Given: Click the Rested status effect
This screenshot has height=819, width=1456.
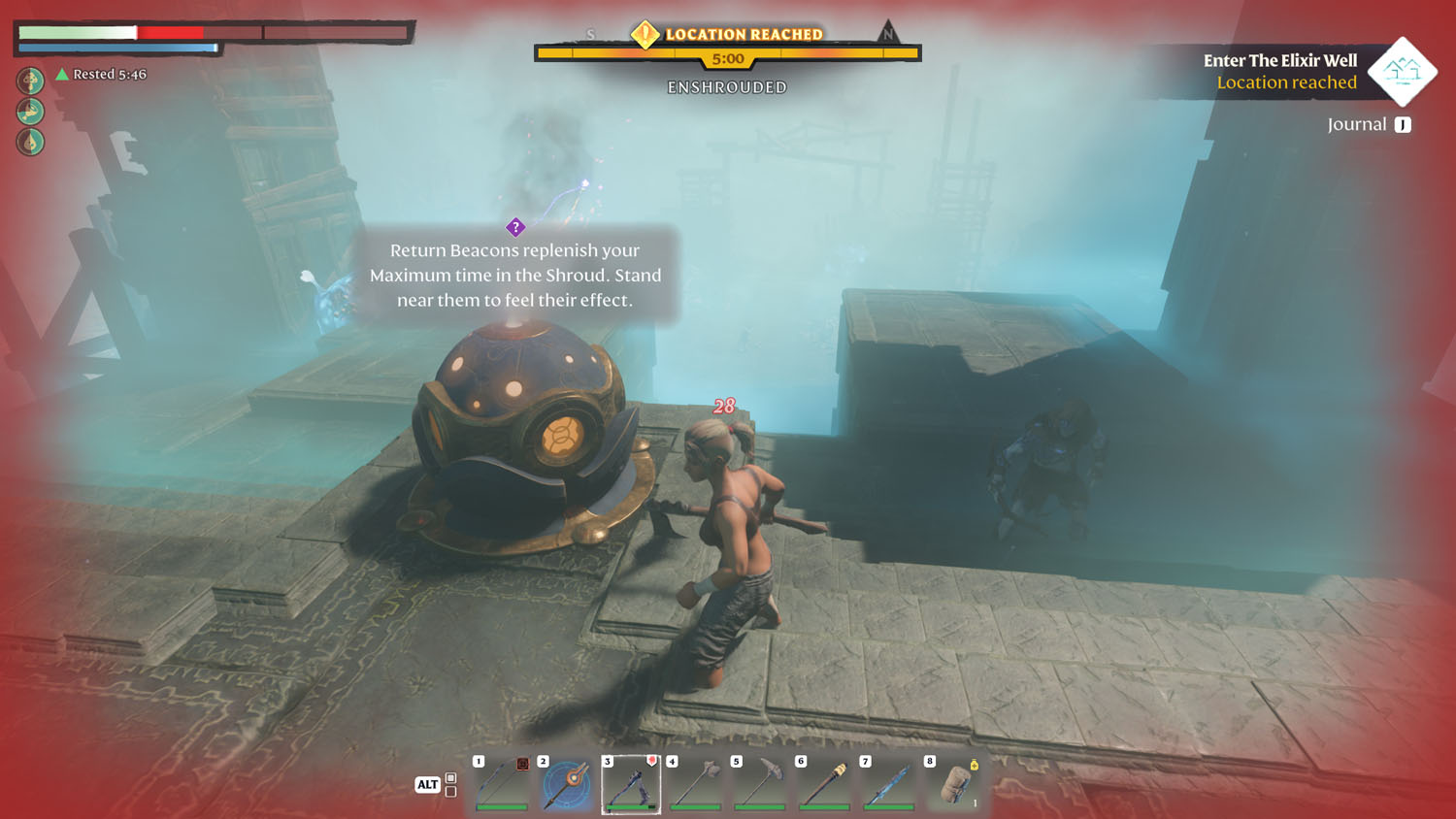Looking at the screenshot, I should click(101, 74).
